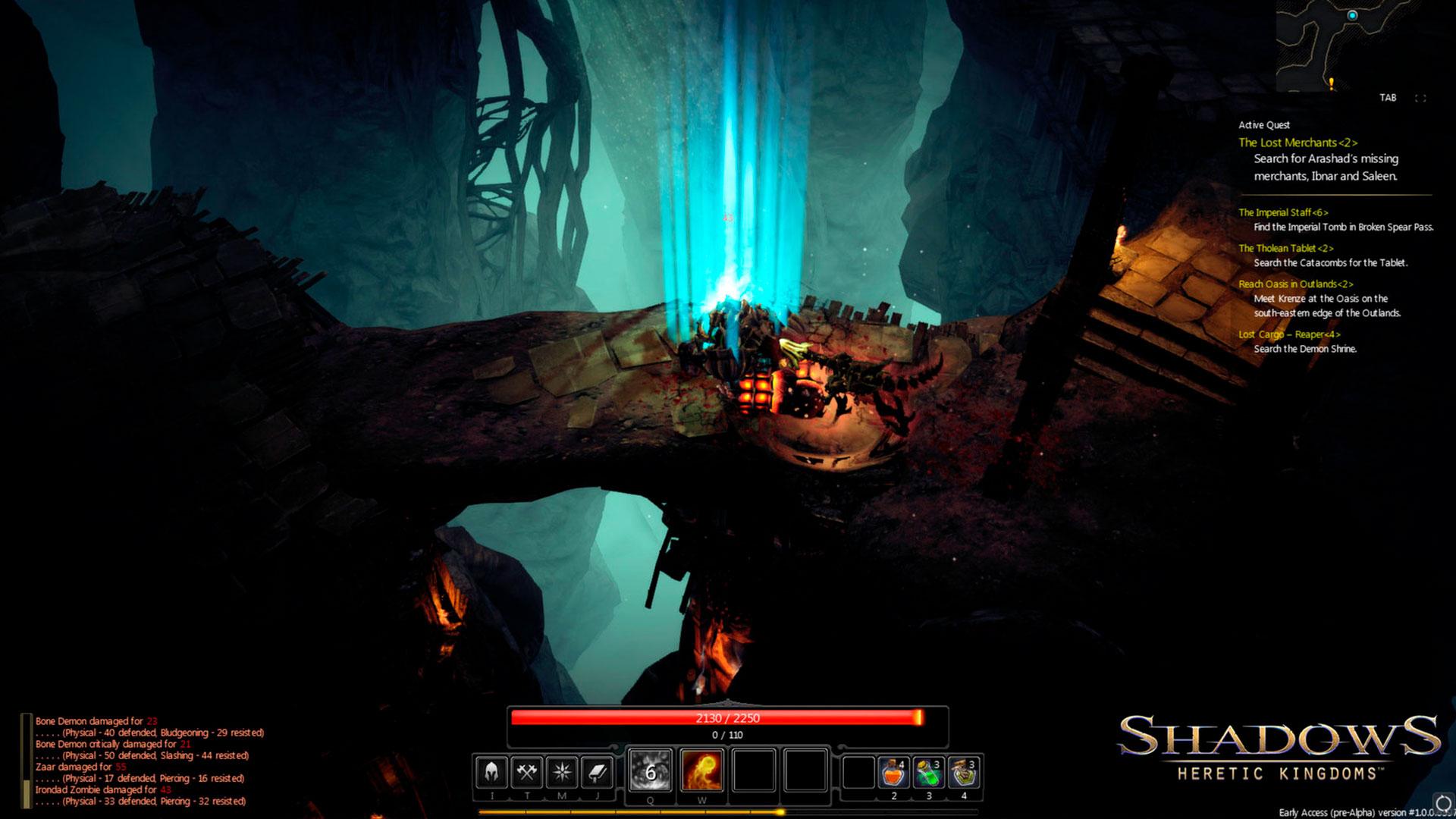This screenshot has height=819, width=1456.
Task: Choose The Tholean Tablet quest entry
Action: point(1285,248)
